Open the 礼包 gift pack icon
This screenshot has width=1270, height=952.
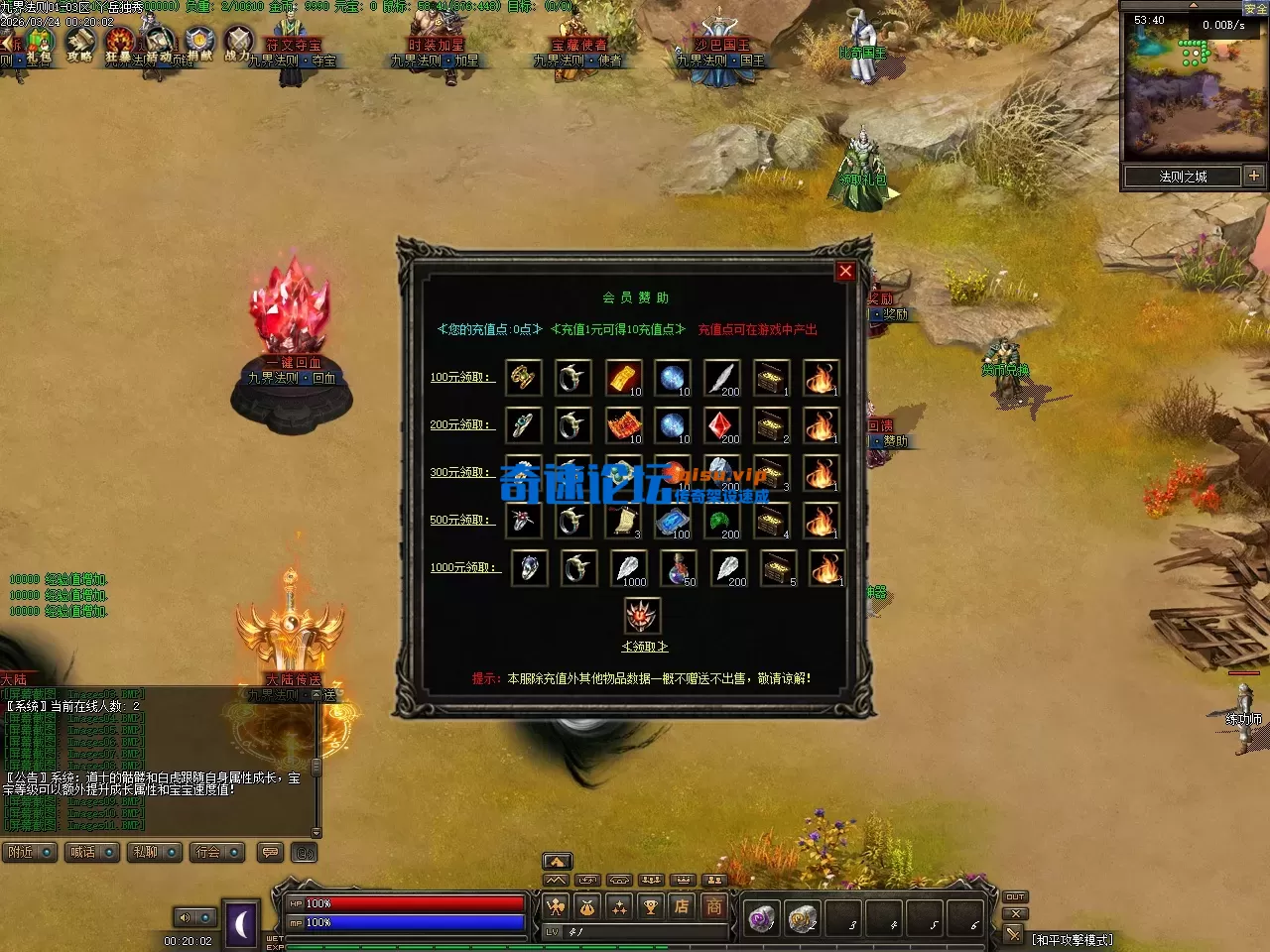(x=39, y=45)
